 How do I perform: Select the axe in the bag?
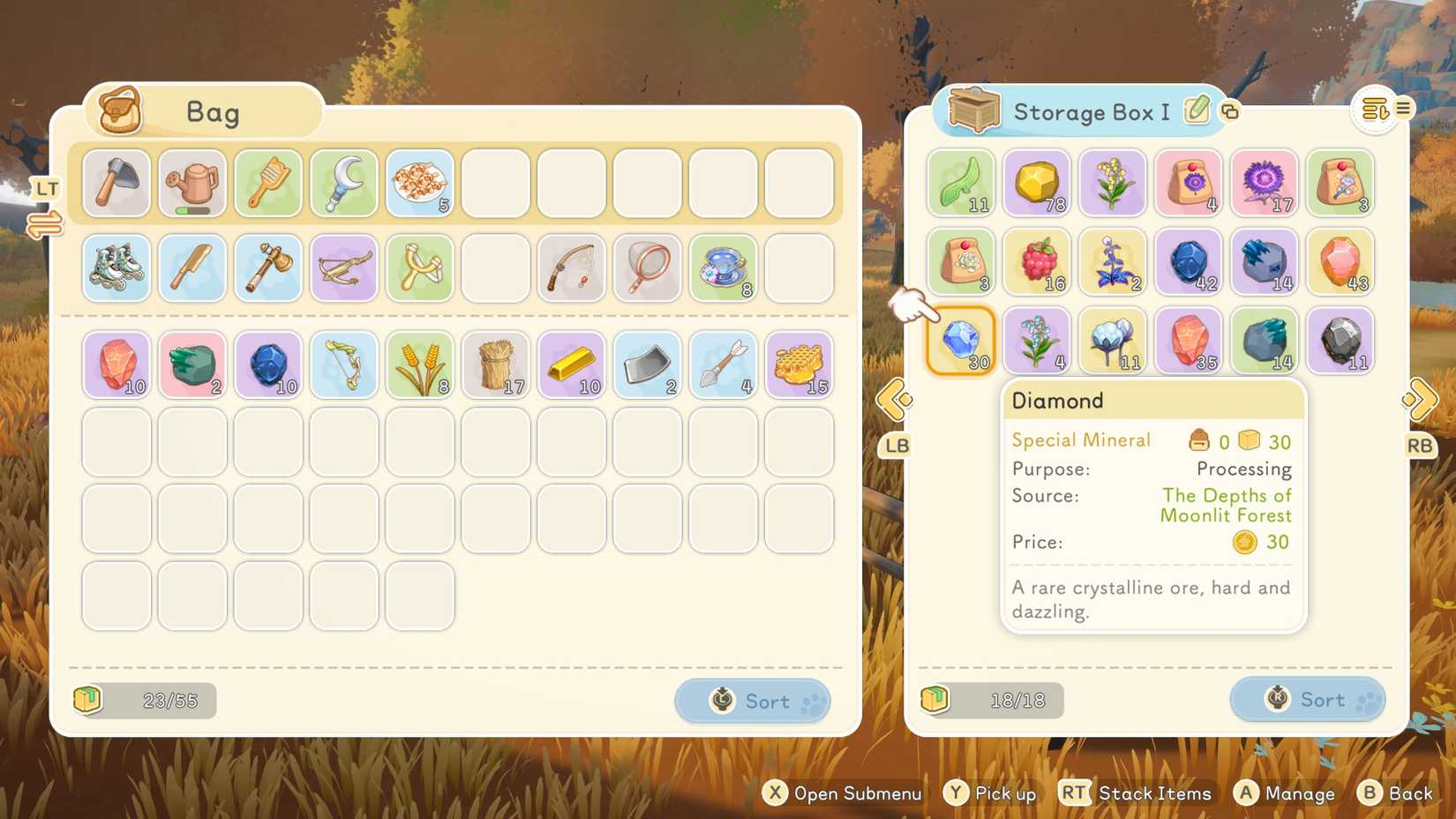[116, 183]
